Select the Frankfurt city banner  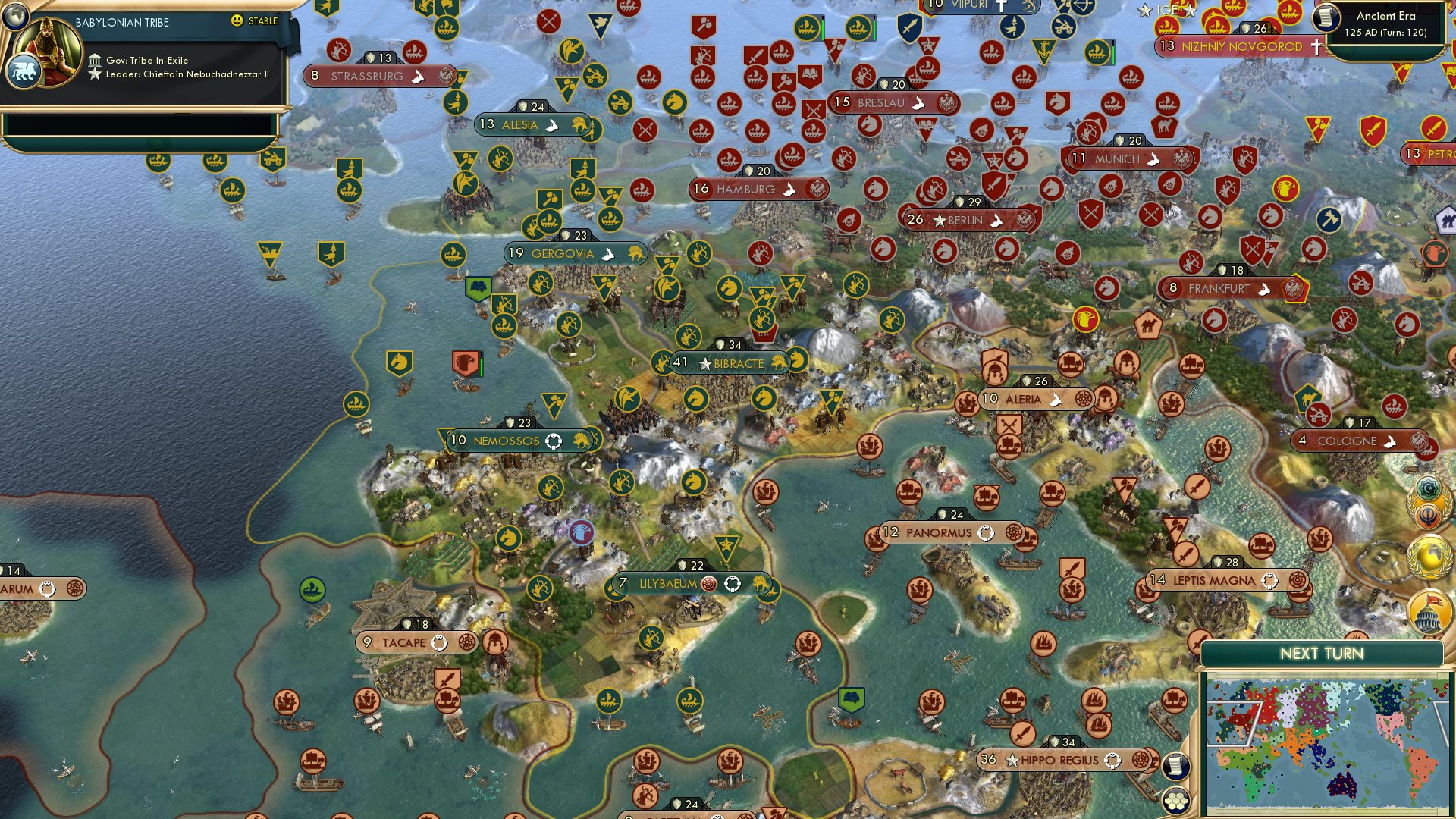click(x=1223, y=289)
